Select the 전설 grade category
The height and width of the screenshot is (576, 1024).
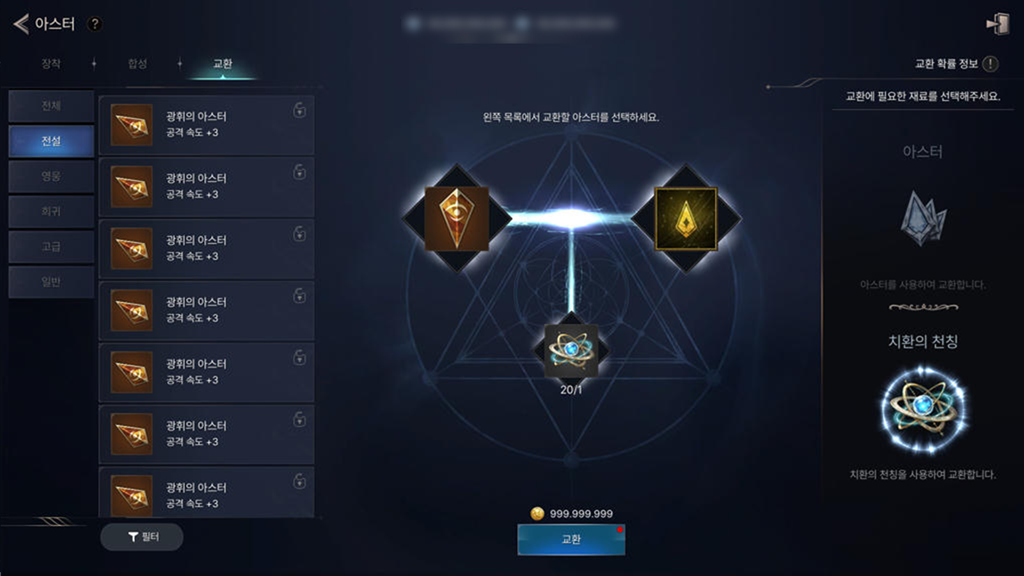(52, 141)
